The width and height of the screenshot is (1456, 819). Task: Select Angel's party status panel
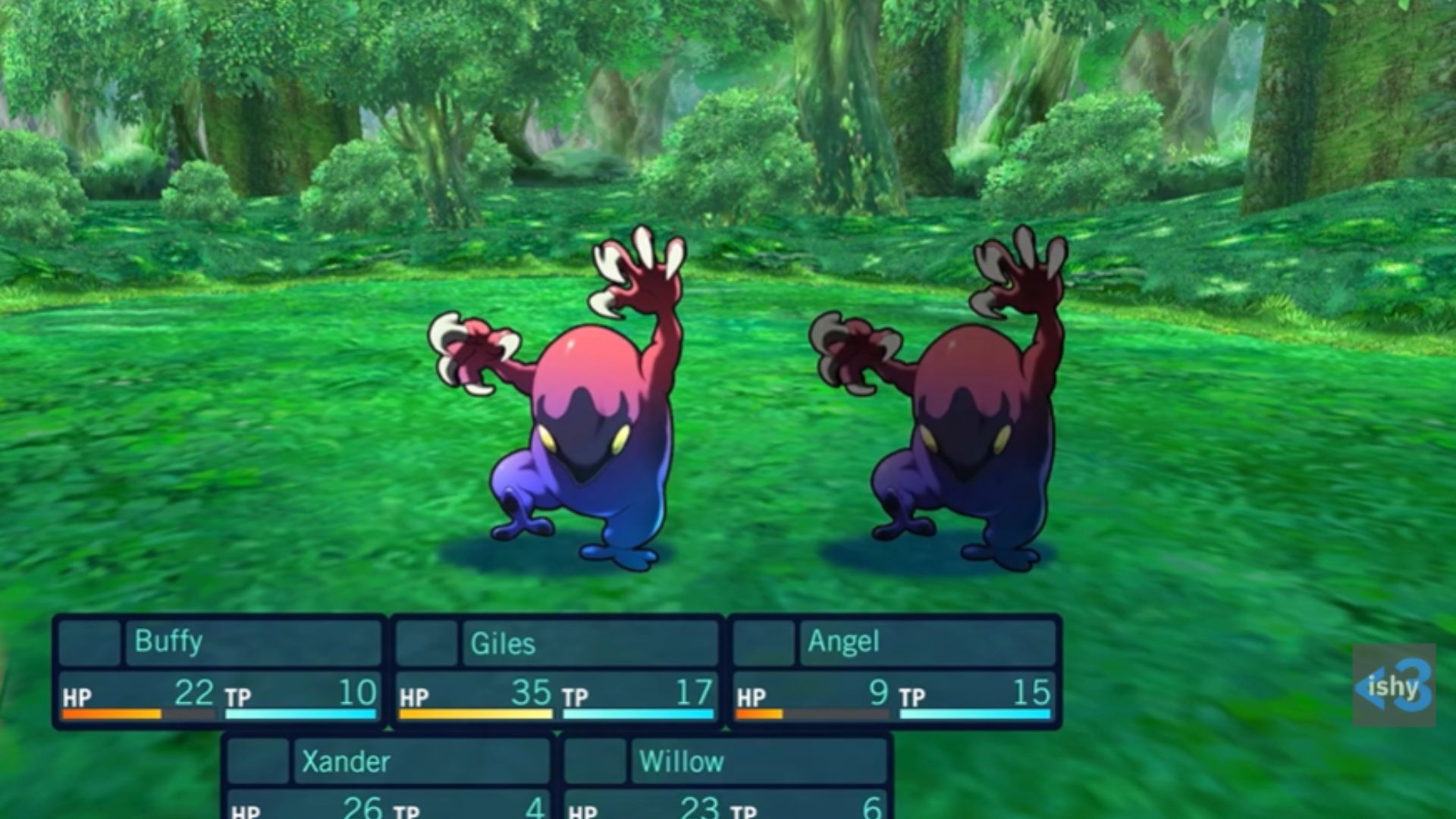click(x=893, y=672)
